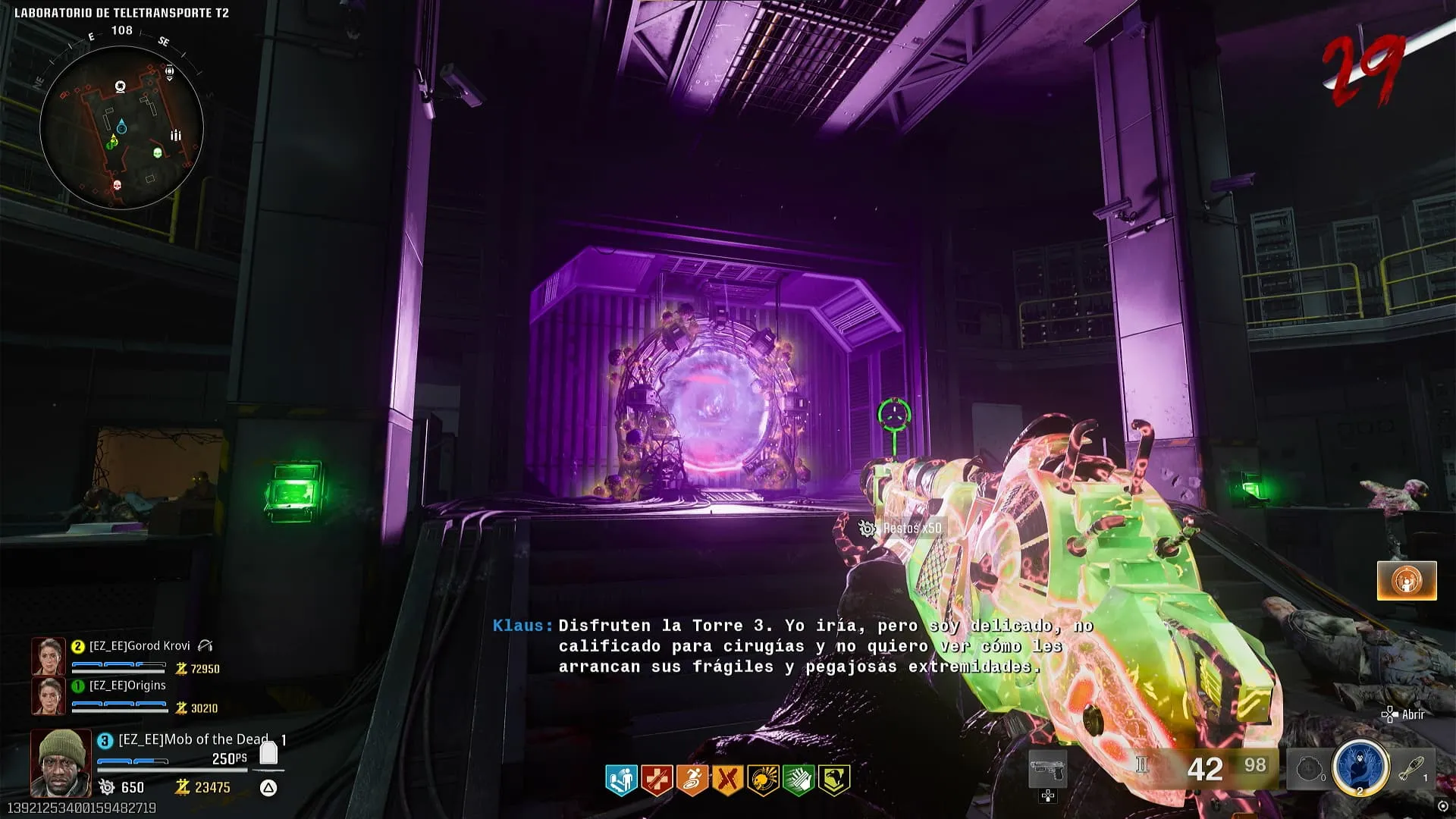Select the Quick Revive perk icon
This screenshot has height=819, width=1456.
[621, 780]
